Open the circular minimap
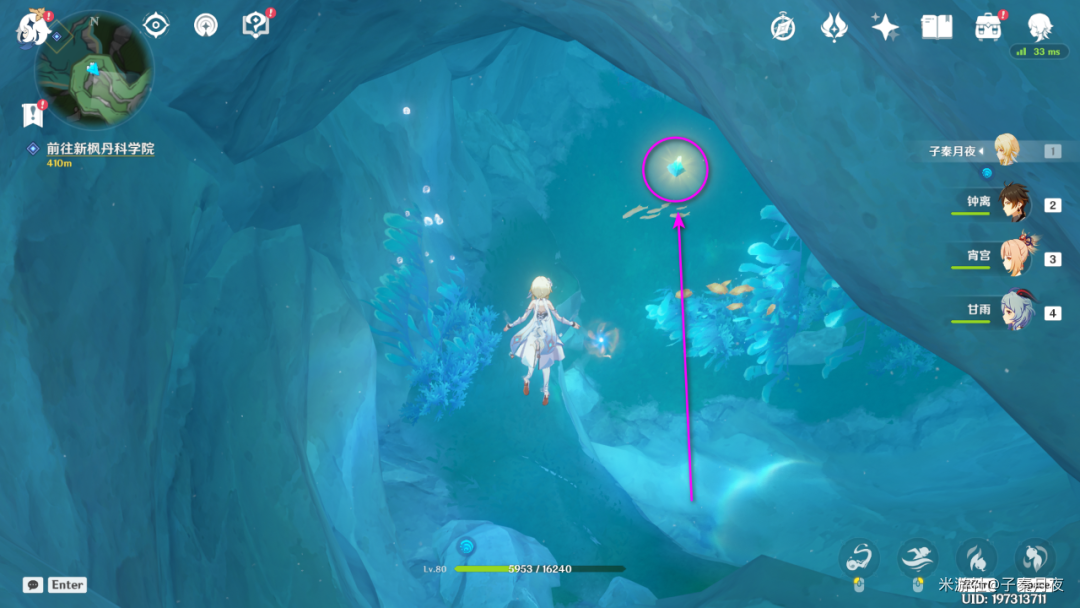This screenshot has width=1080, height=608. pos(94,70)
